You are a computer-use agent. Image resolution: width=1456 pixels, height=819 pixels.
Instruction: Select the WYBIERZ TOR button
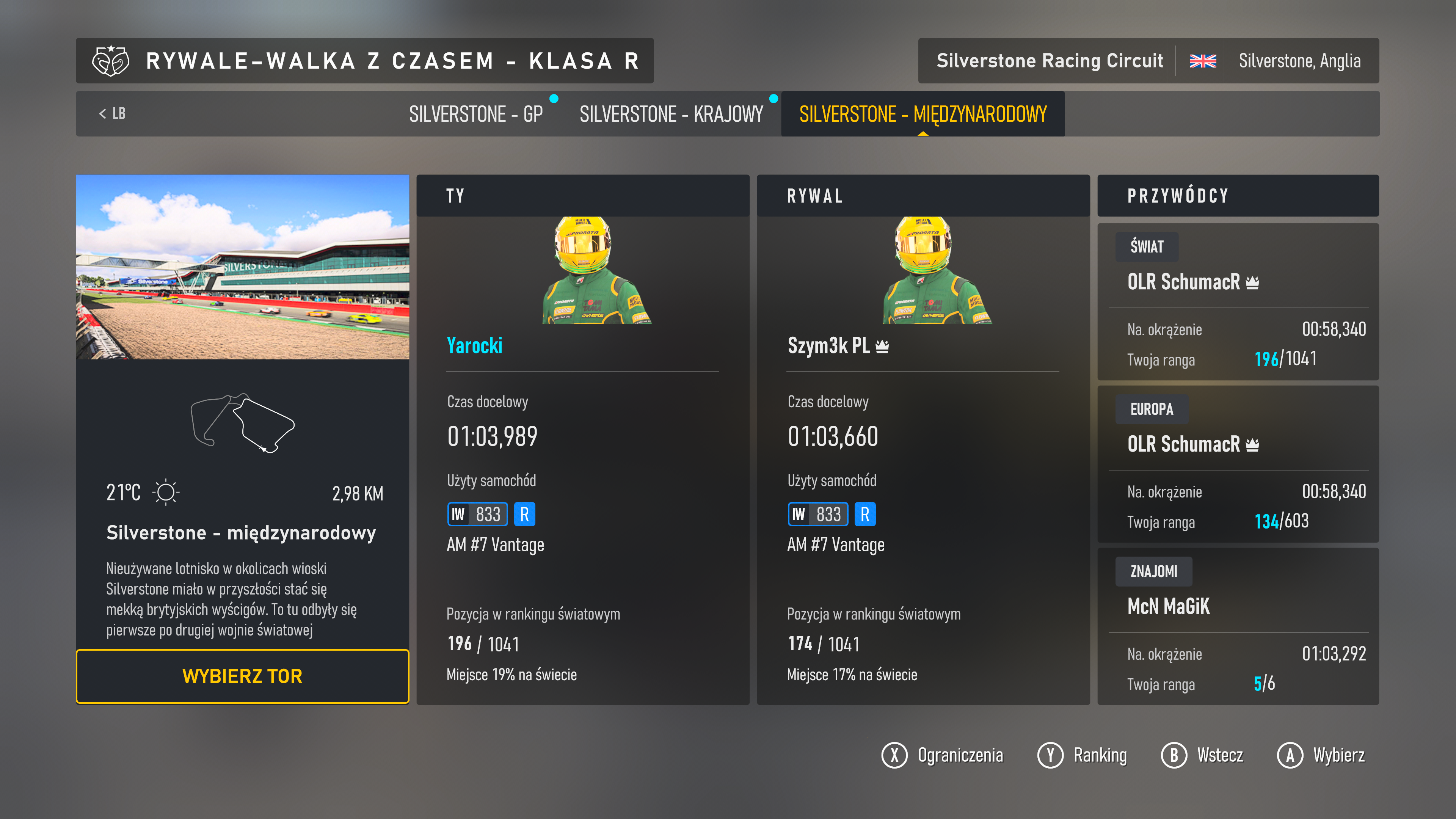point(243,676)
